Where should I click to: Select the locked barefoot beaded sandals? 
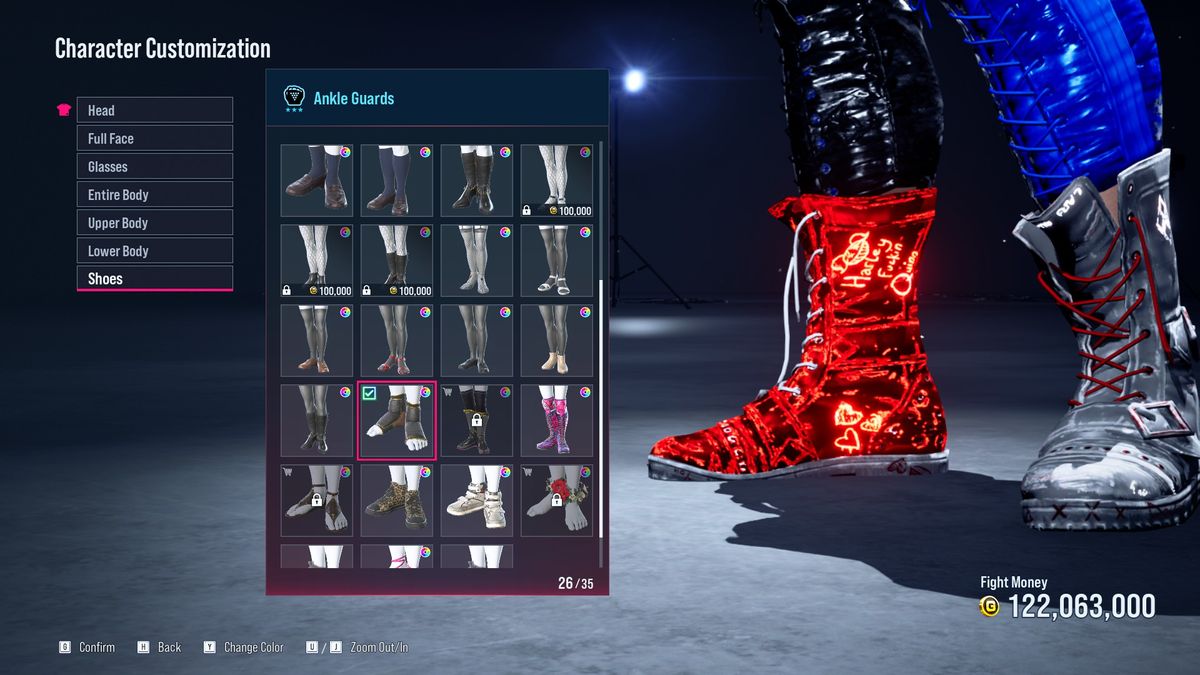pyautogui.click(x=317, y=501)
